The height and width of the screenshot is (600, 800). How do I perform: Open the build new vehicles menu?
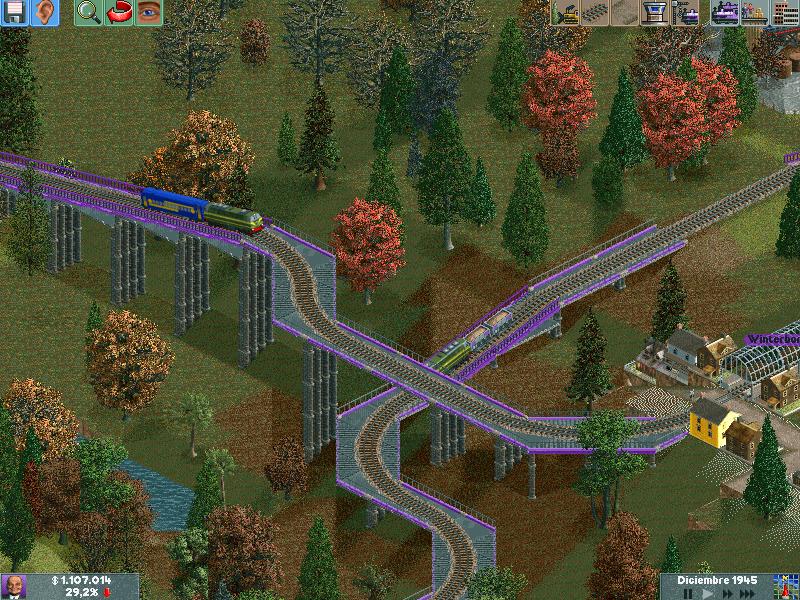click(x=687, y=13)
